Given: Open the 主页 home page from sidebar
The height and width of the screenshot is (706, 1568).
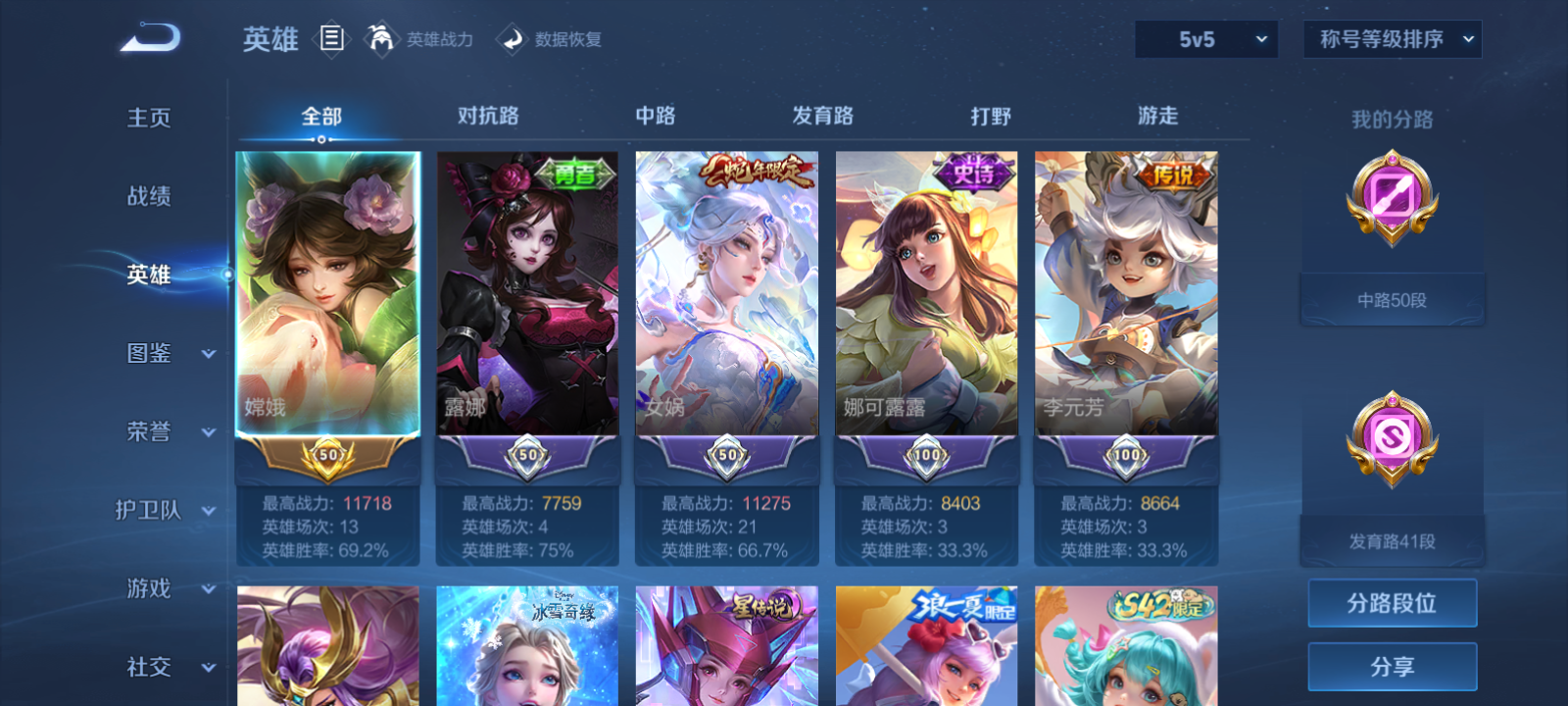Looking at the screenshot, I should pyautogui.click(x=147, y=118).
